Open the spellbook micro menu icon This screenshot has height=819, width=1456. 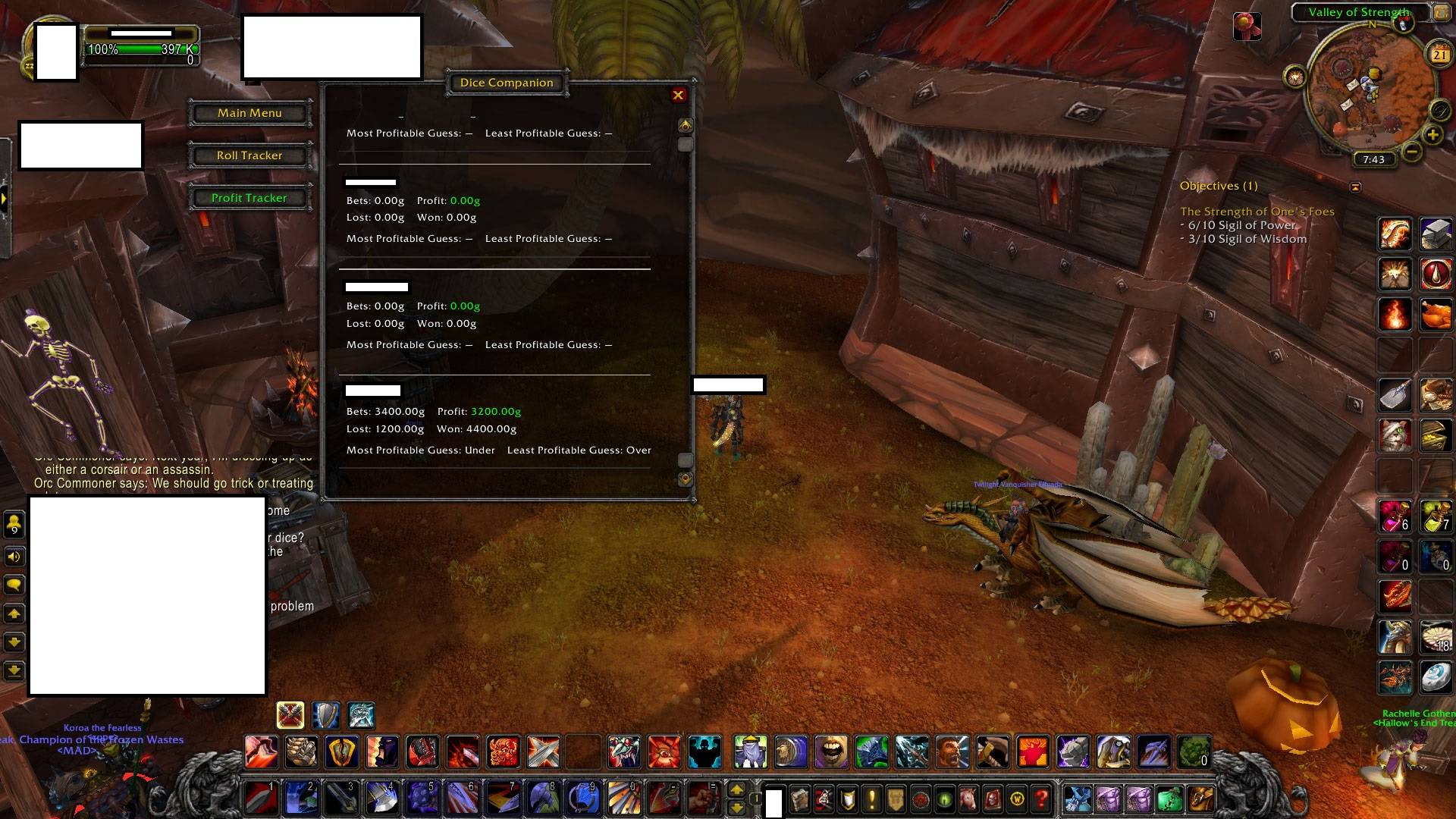click(x=799, y=799)
